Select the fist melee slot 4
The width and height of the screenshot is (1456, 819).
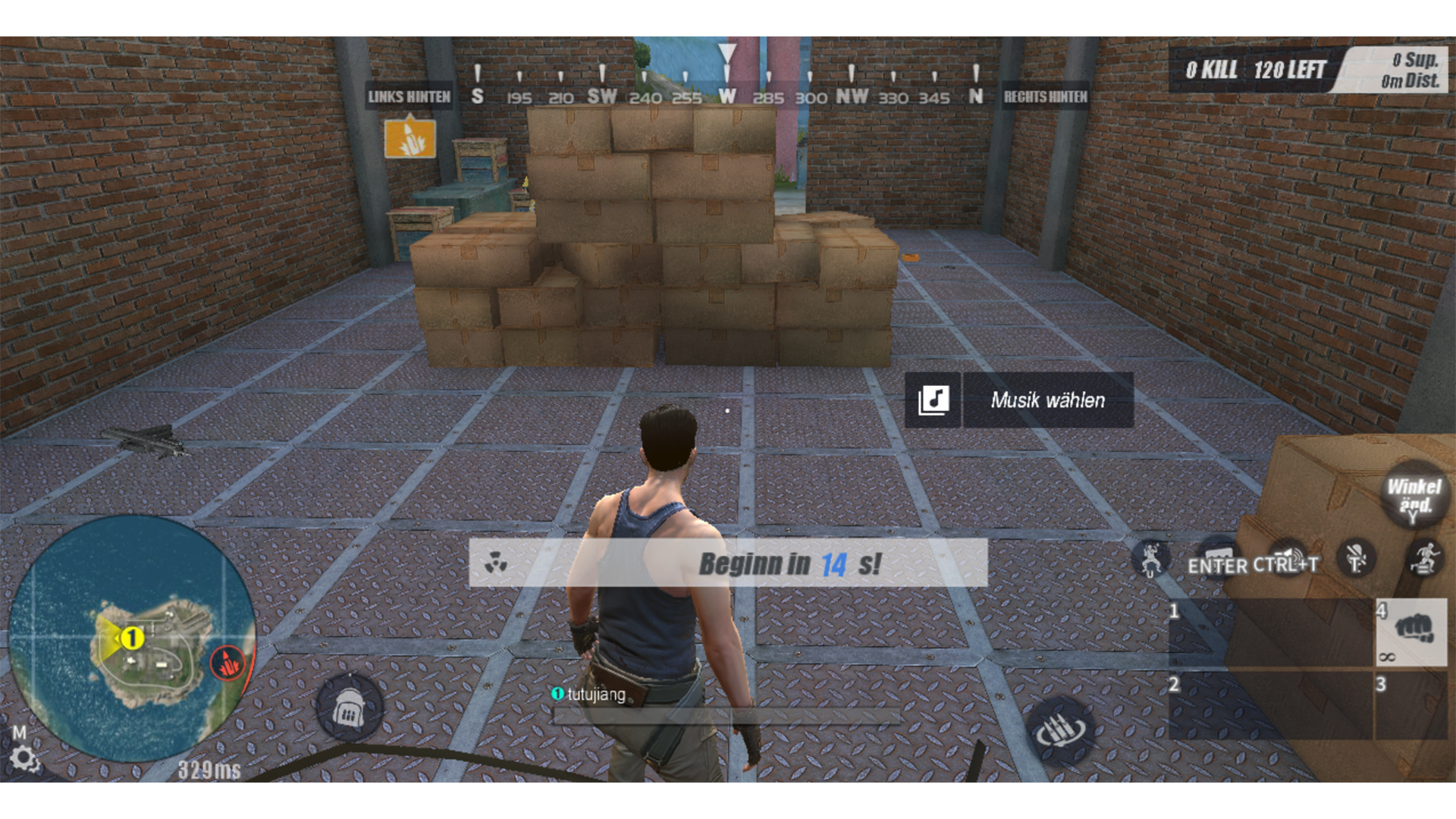[1412, 633]
